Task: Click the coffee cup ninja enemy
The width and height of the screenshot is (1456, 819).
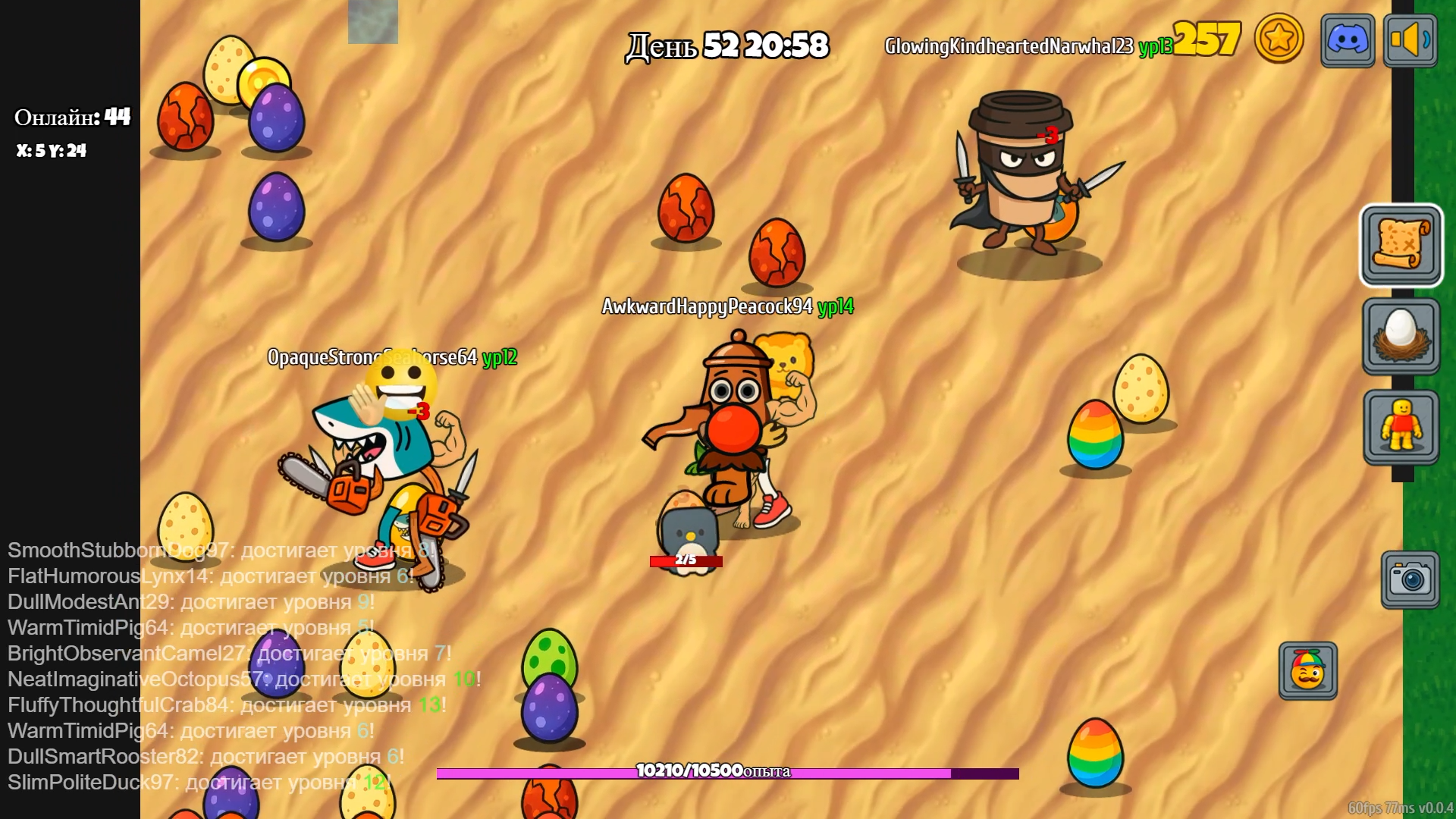Action: (1020, 174)
